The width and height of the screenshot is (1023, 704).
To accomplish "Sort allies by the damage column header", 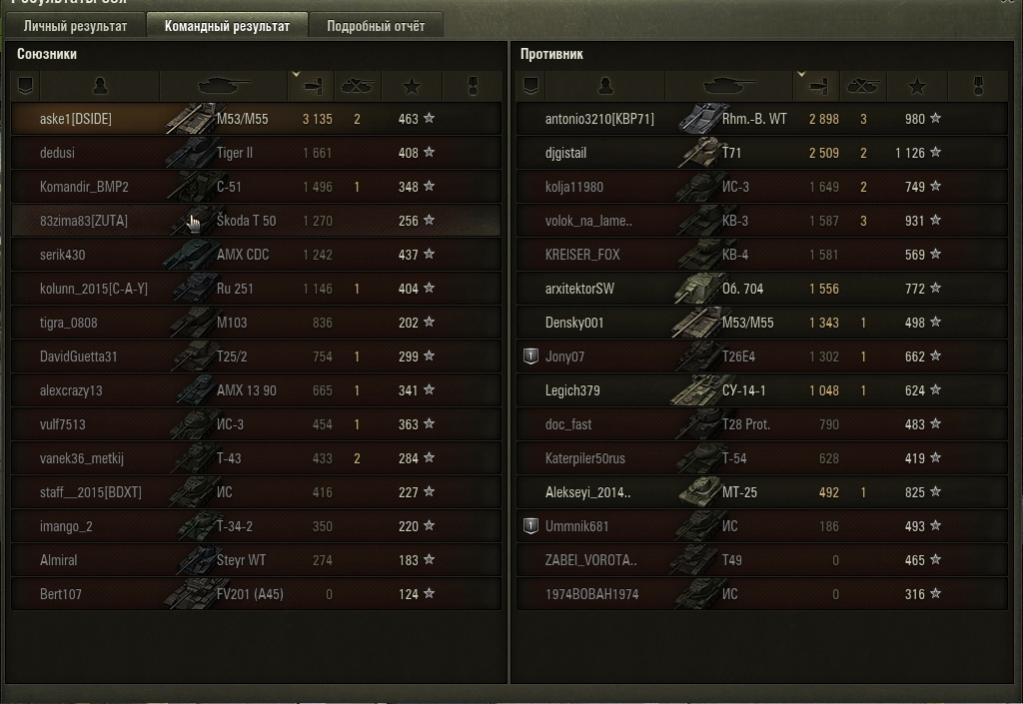I will (x=311, y=86).
